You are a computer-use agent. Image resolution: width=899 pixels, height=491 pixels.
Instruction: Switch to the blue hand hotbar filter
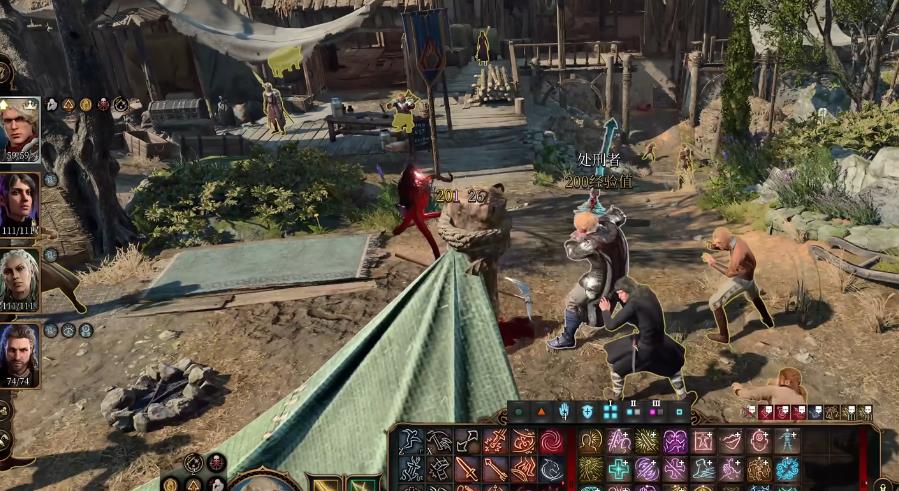click(x=565, y=411)
